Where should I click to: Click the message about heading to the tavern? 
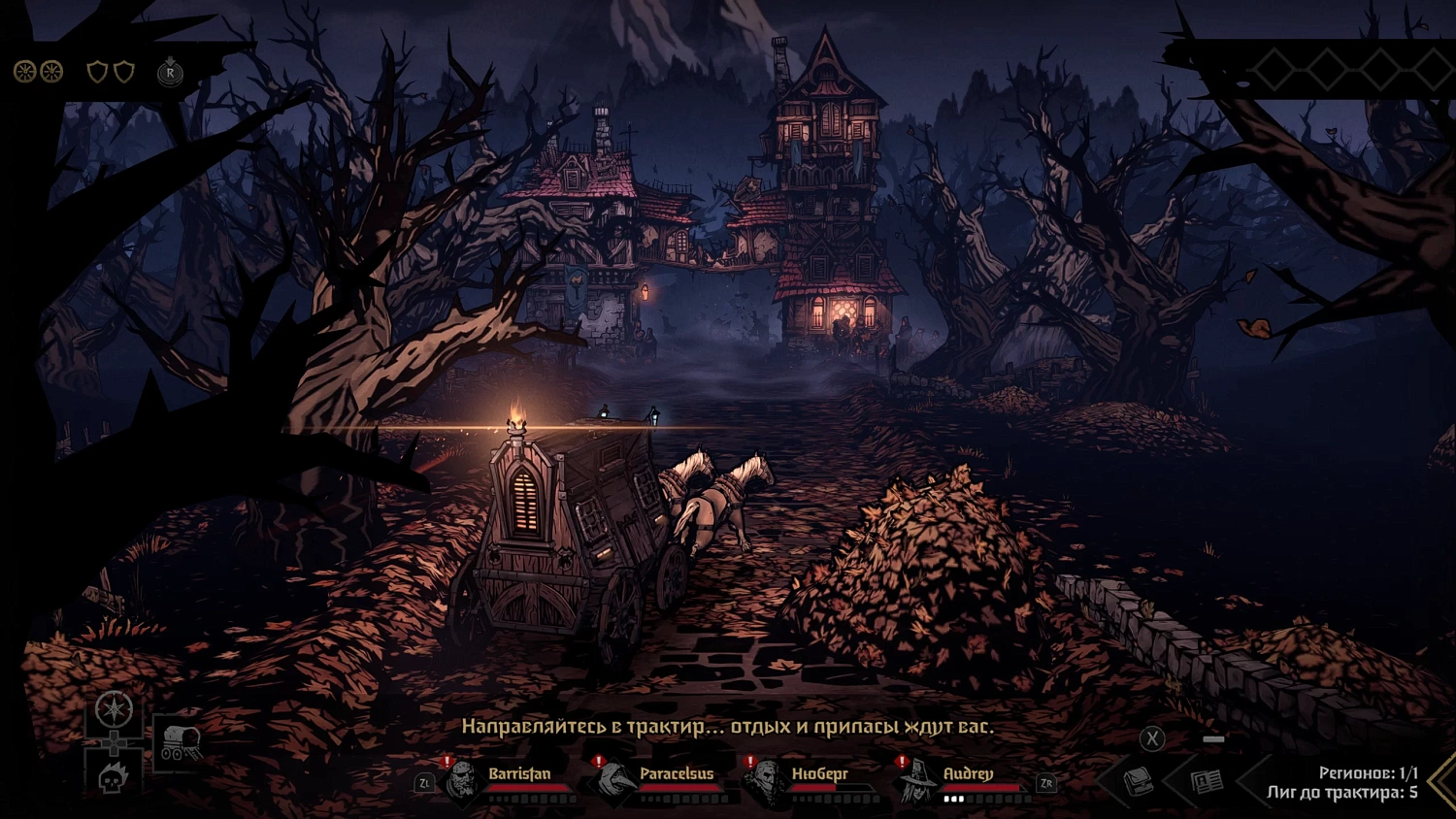(x=733, y=725)
